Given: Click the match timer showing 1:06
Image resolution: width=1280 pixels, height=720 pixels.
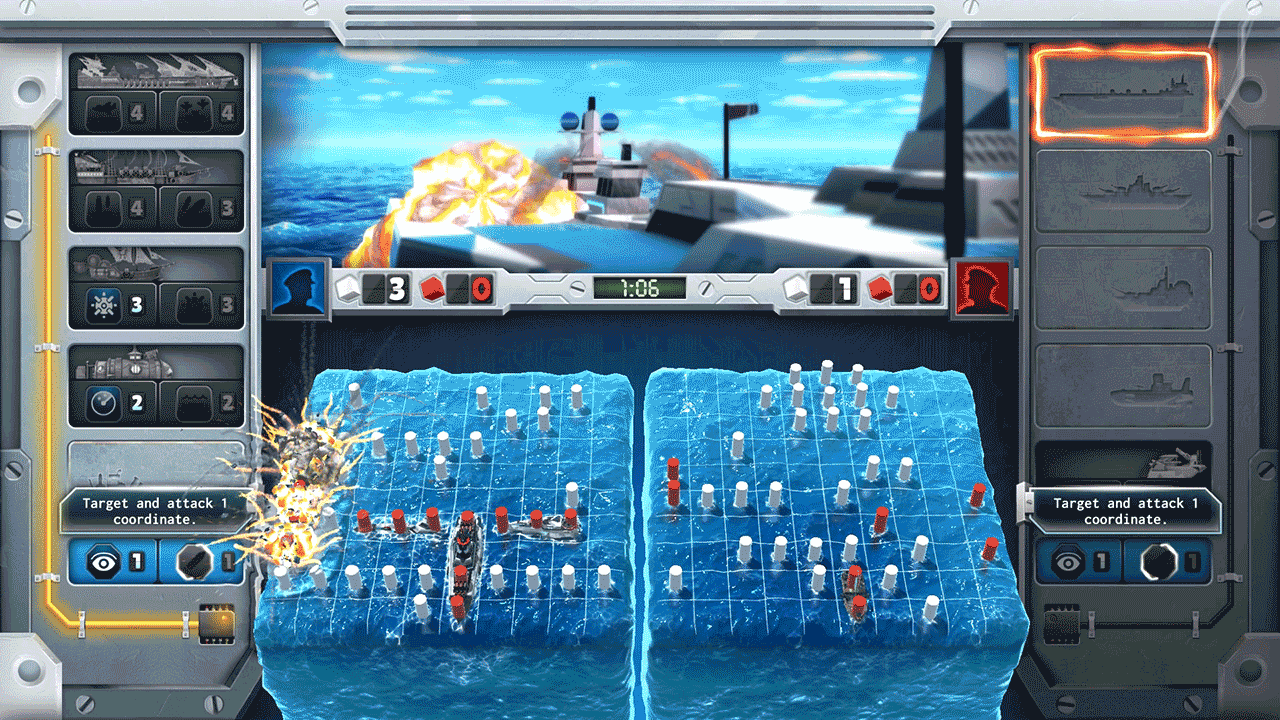Looking at the screenshot, I should pyautogui.click(x=640, y=288).
